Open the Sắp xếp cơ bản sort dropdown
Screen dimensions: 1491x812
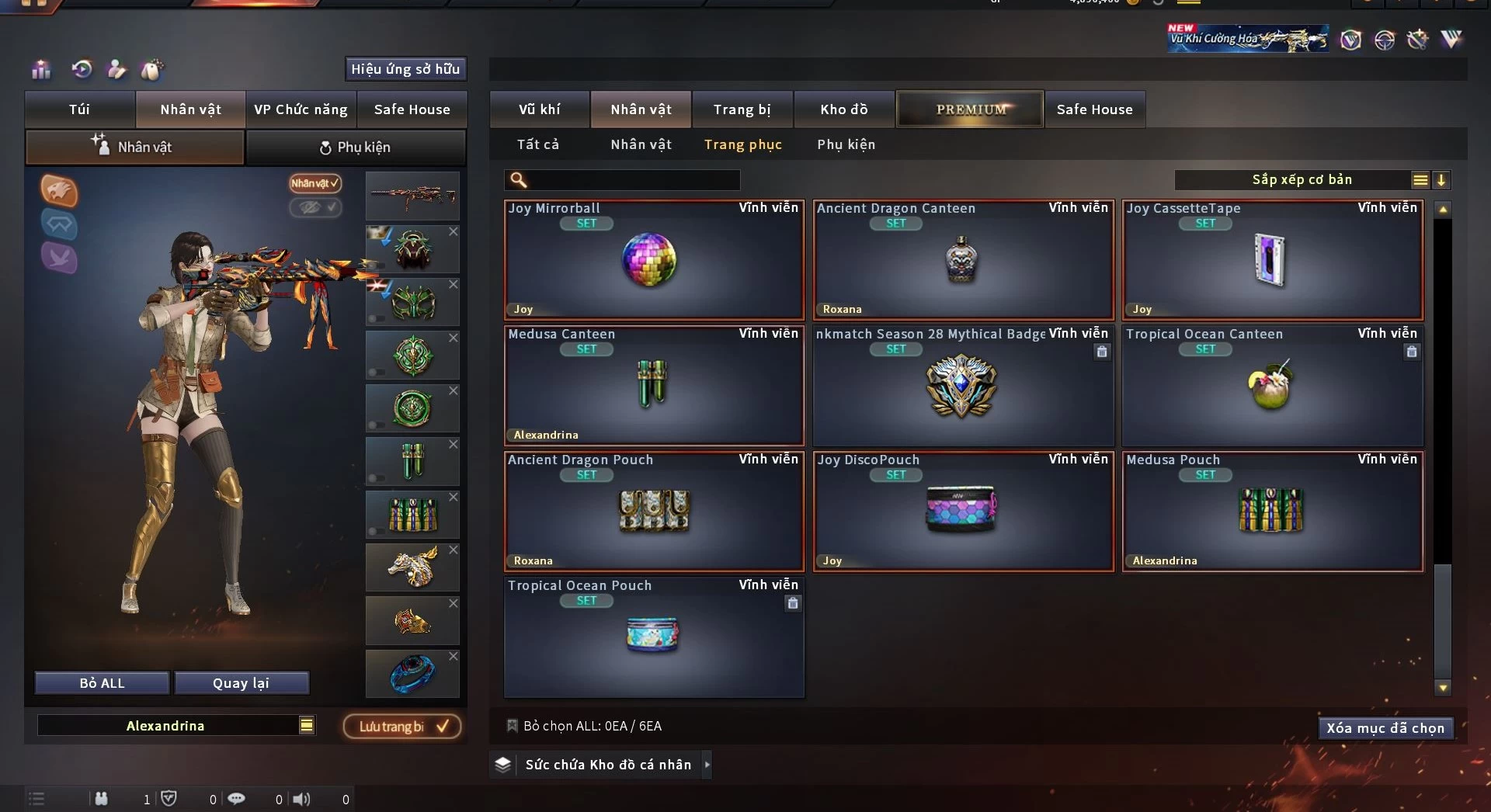(1302, 180)
